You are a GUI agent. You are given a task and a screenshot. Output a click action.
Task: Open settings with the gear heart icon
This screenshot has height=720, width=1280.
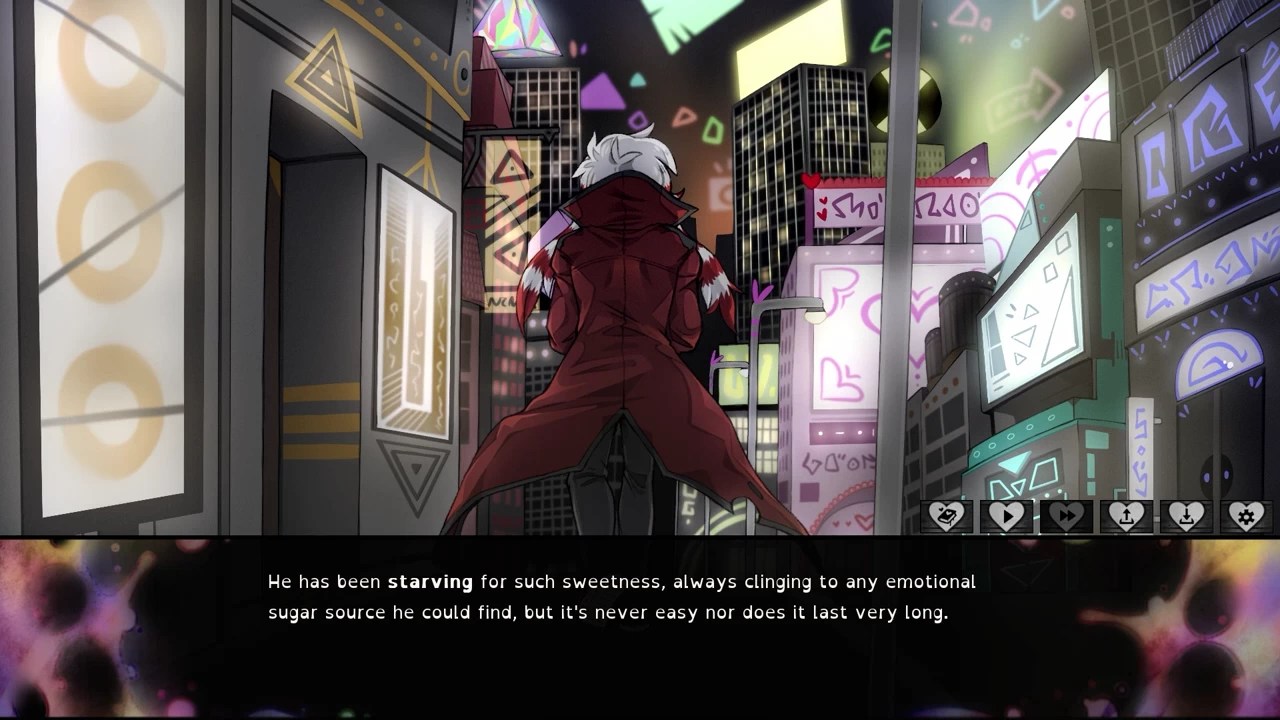click(x=1246, y=516)
